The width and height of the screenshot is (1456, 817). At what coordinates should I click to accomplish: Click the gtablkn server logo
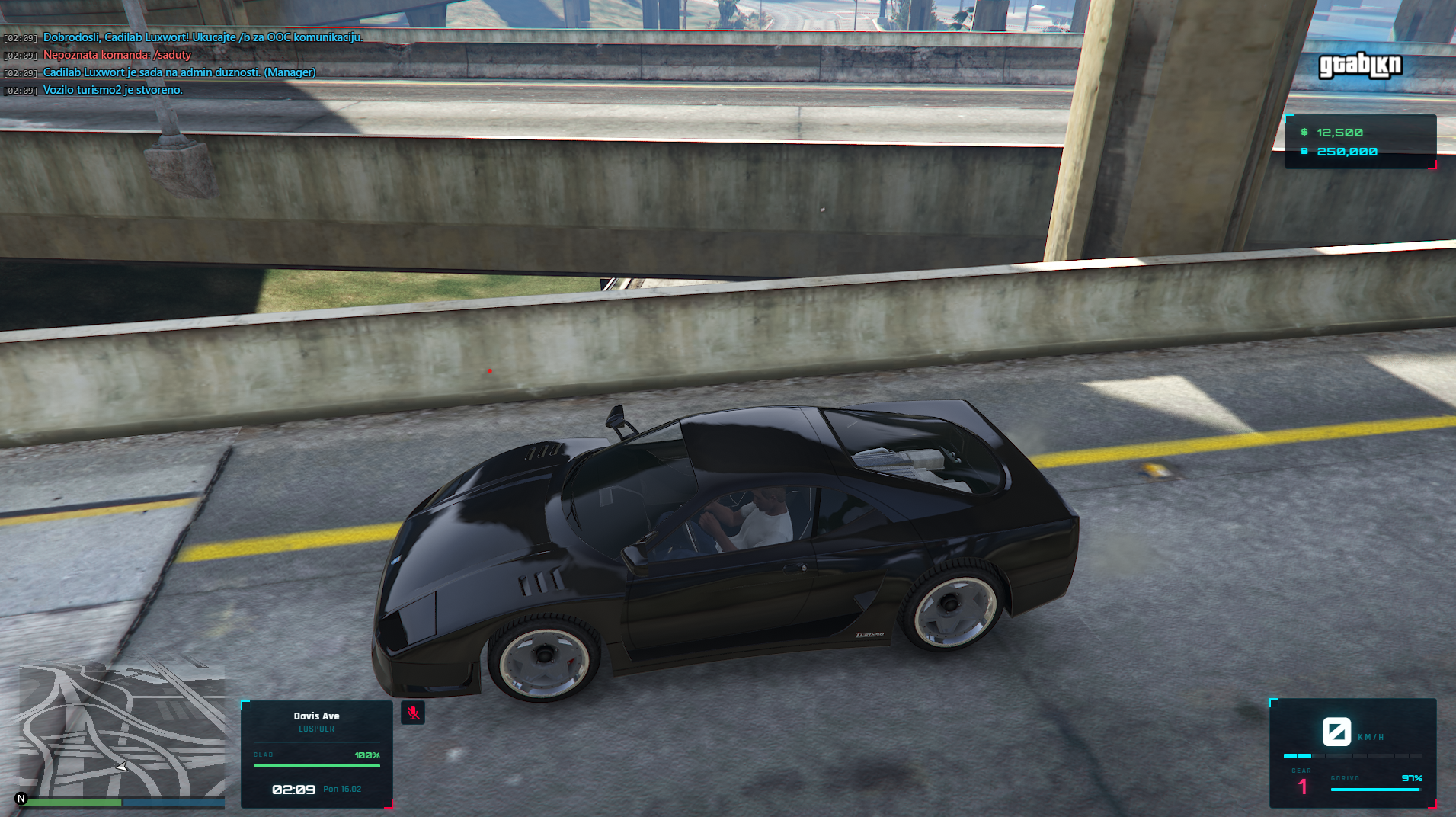coord(1360,66)
